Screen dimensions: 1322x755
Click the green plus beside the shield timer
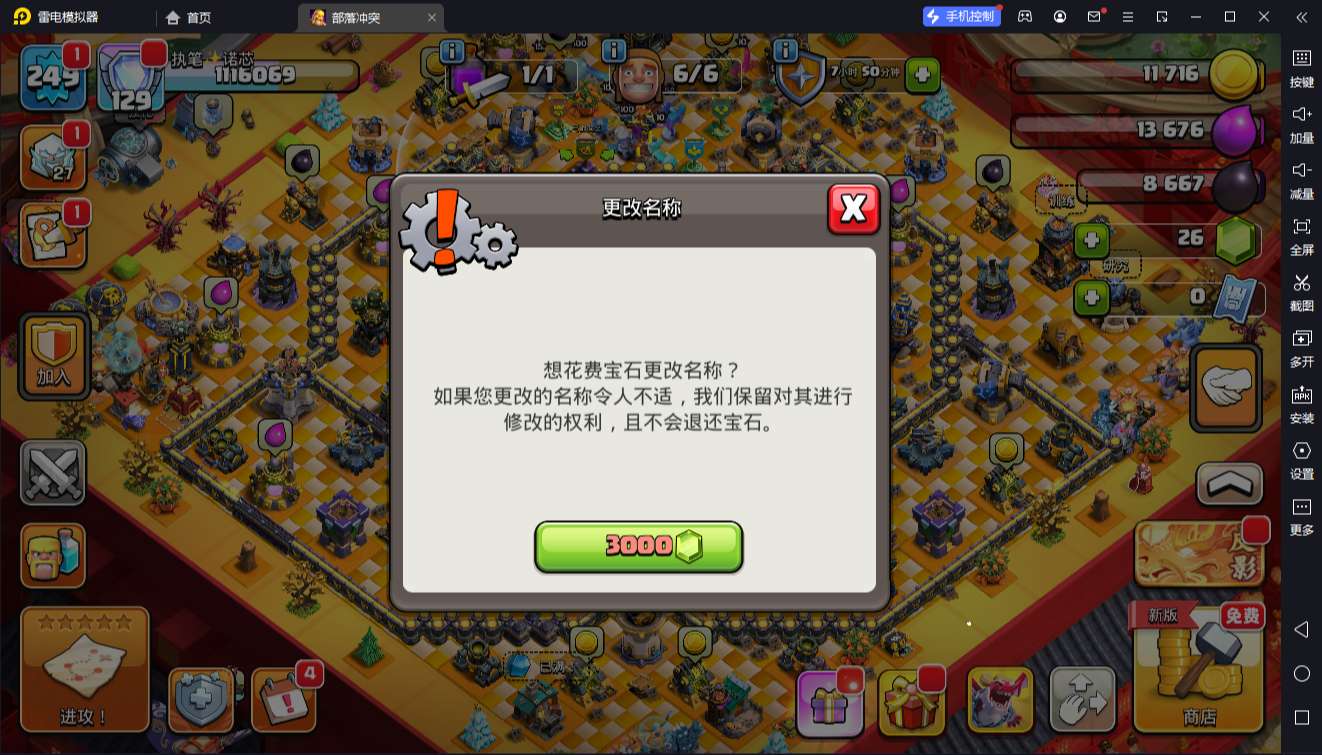click(923, 73)
